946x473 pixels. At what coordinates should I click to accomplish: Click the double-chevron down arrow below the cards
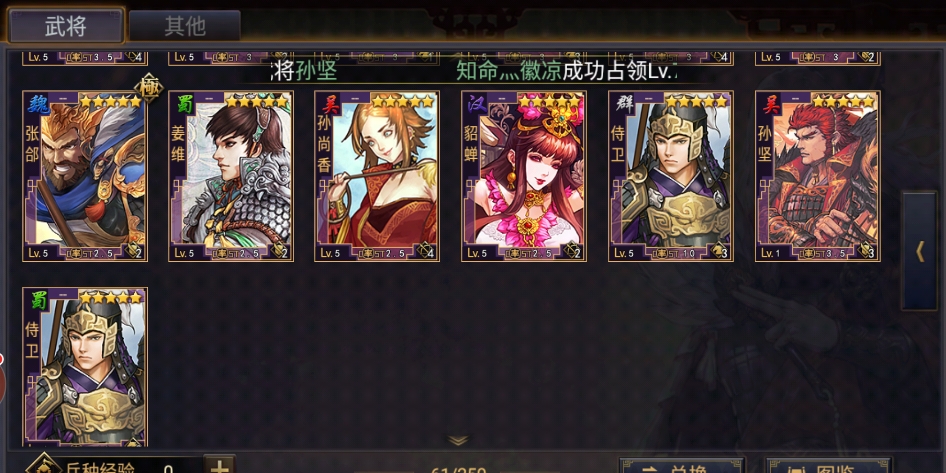point(458,440)
